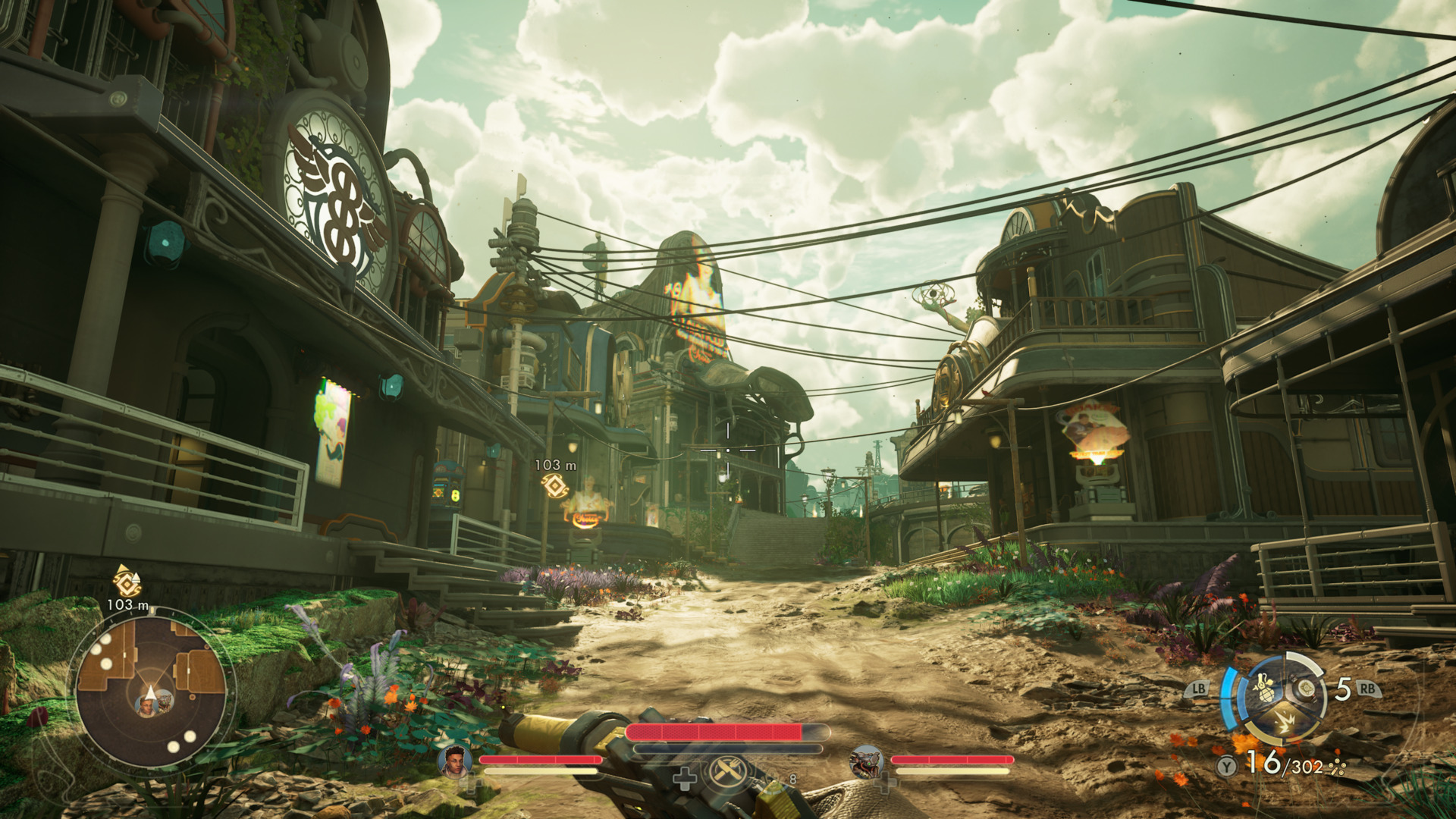
Task: Click the 103 m quest waypoint marker
Action: click(x=555, y=486)
